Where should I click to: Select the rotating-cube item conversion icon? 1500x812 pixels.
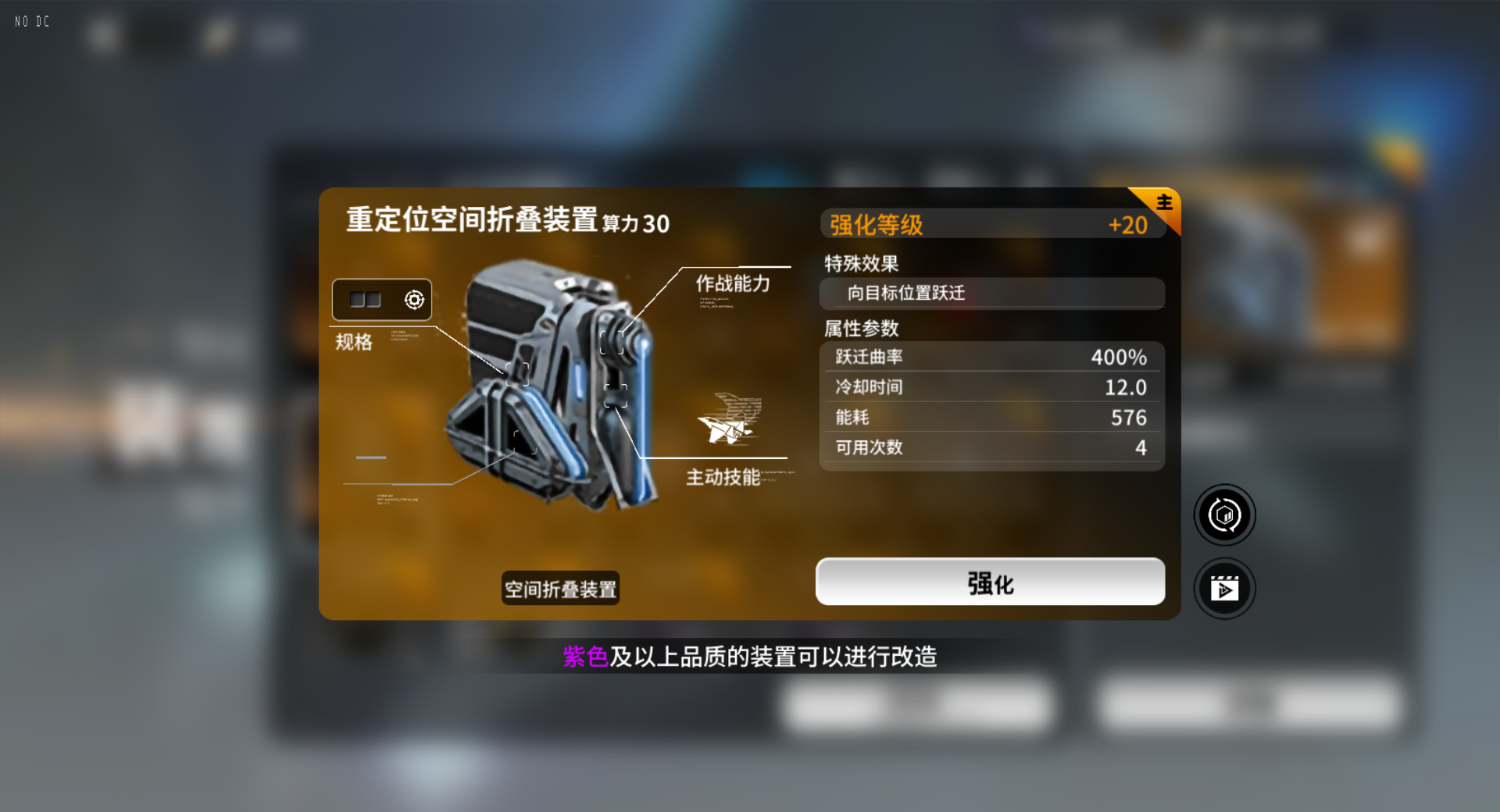click(1224, 515)
